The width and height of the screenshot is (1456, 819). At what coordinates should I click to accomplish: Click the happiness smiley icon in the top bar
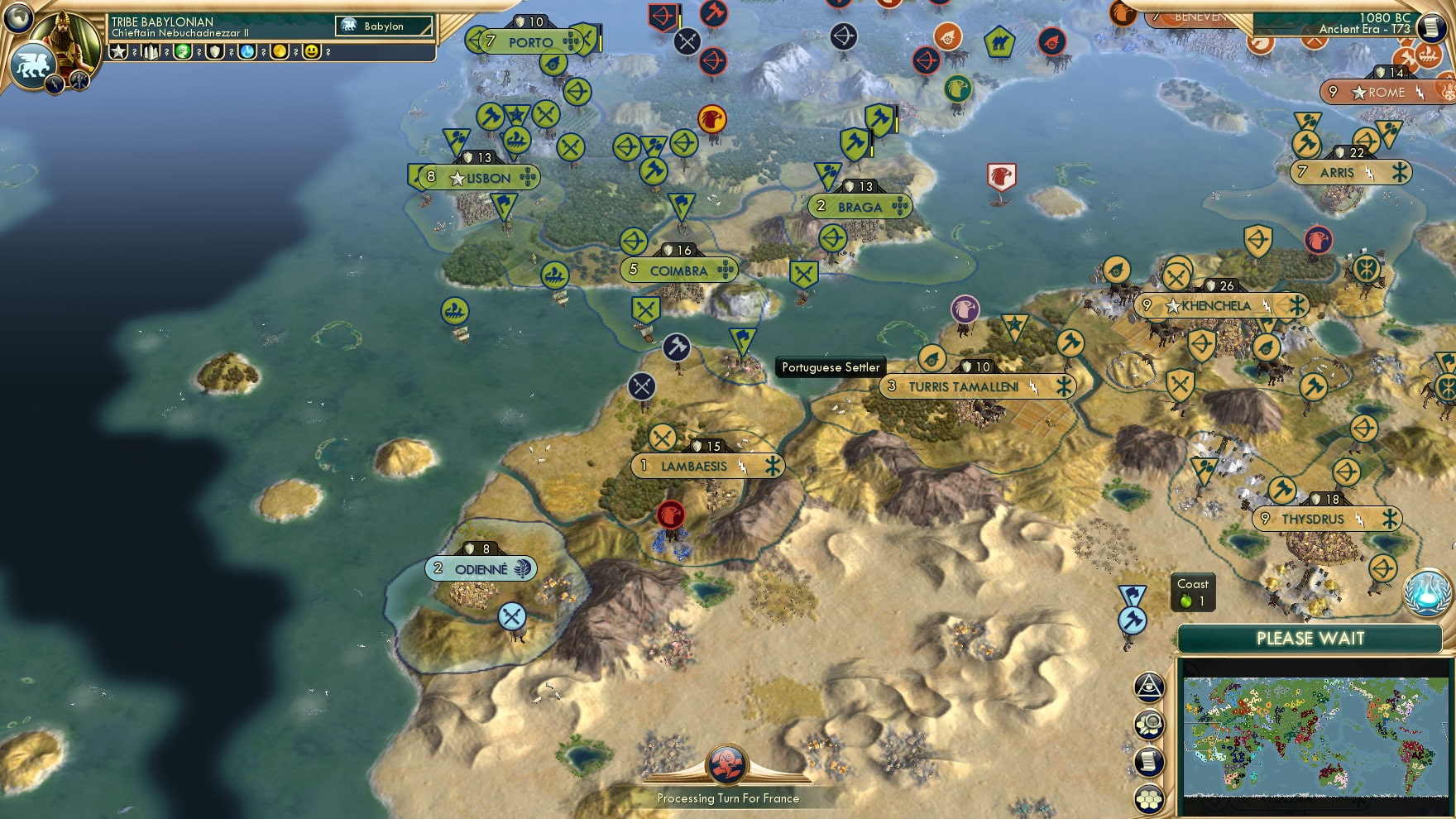311,51
